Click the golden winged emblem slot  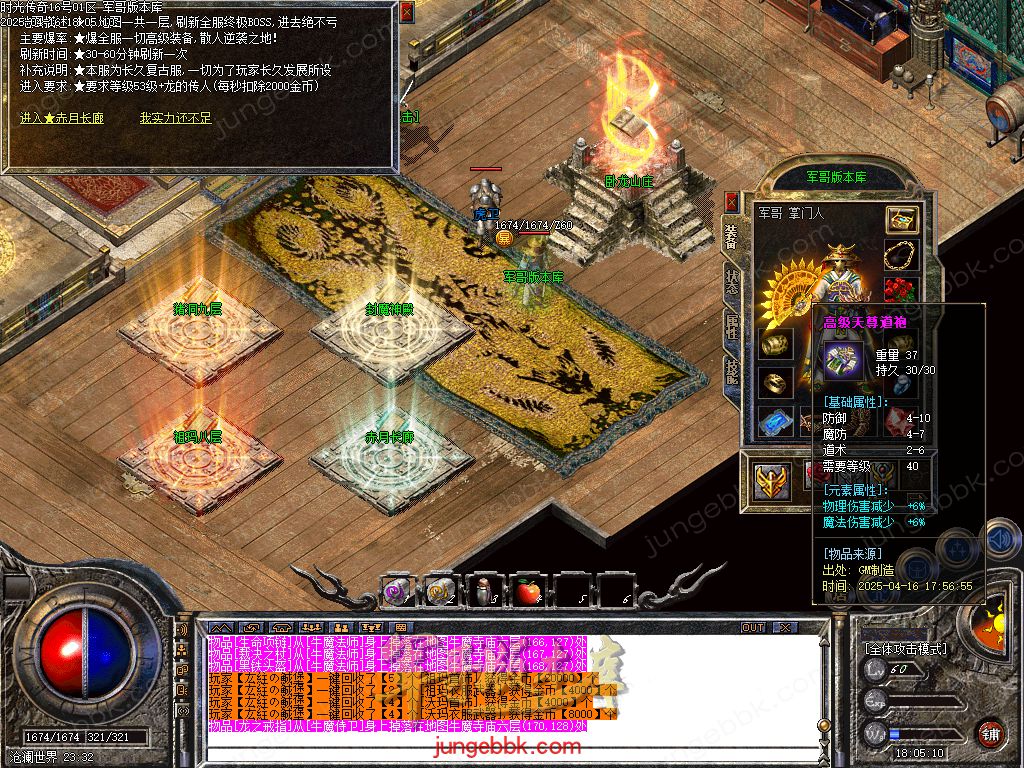click(x=773, y=481)
